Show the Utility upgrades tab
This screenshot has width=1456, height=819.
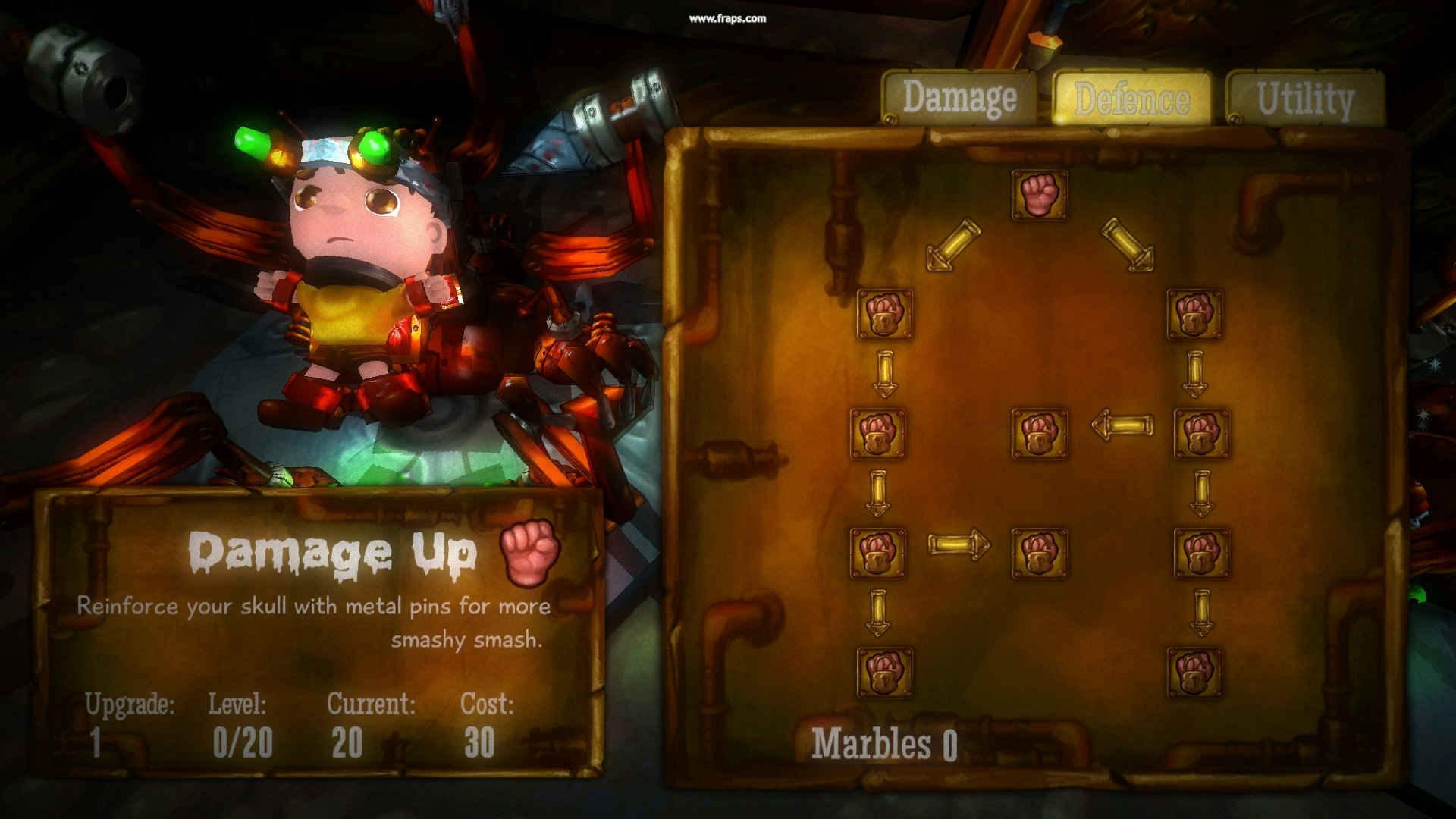(1304, 99)
